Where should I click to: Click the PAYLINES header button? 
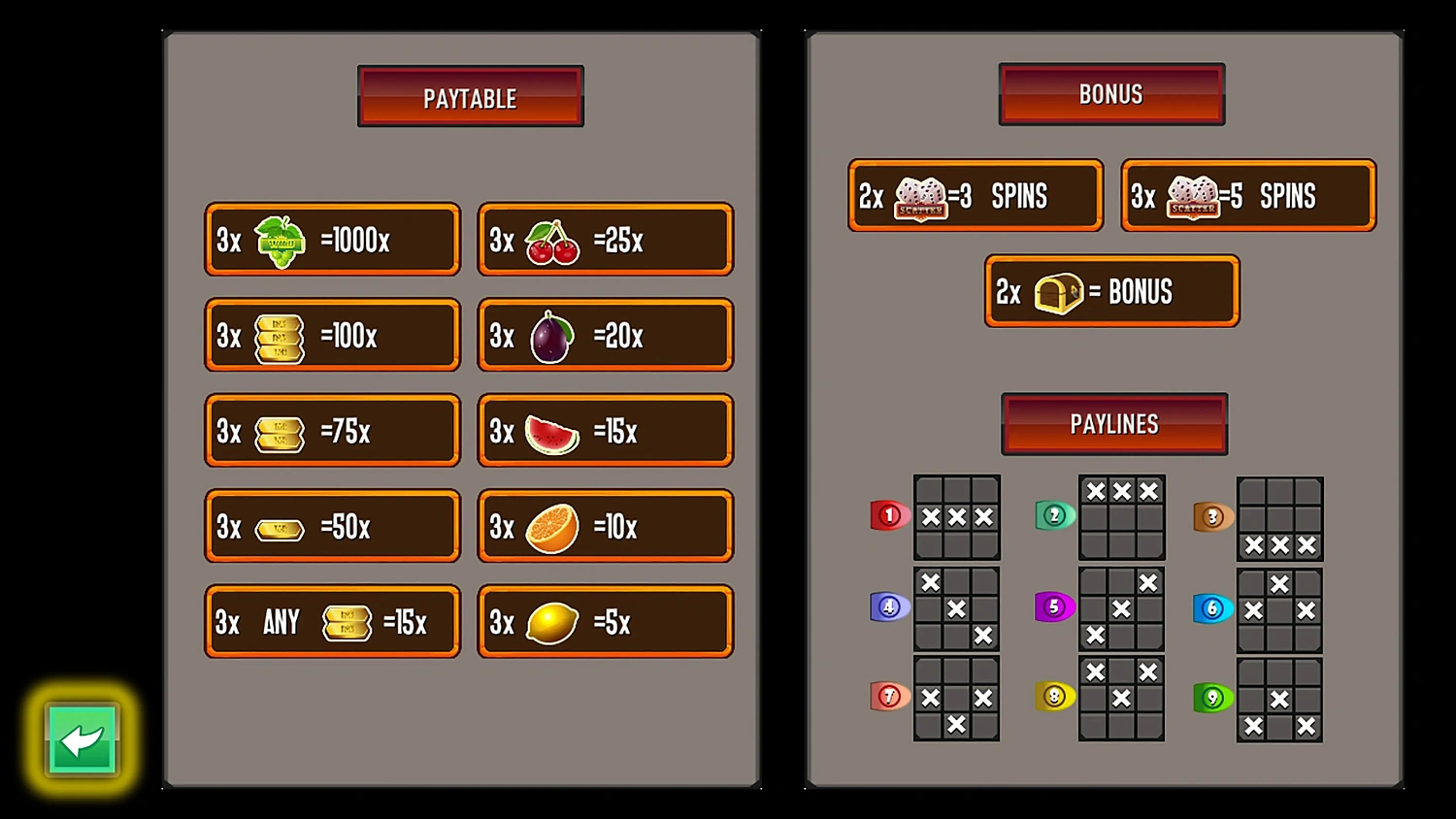click(1113, 424)
